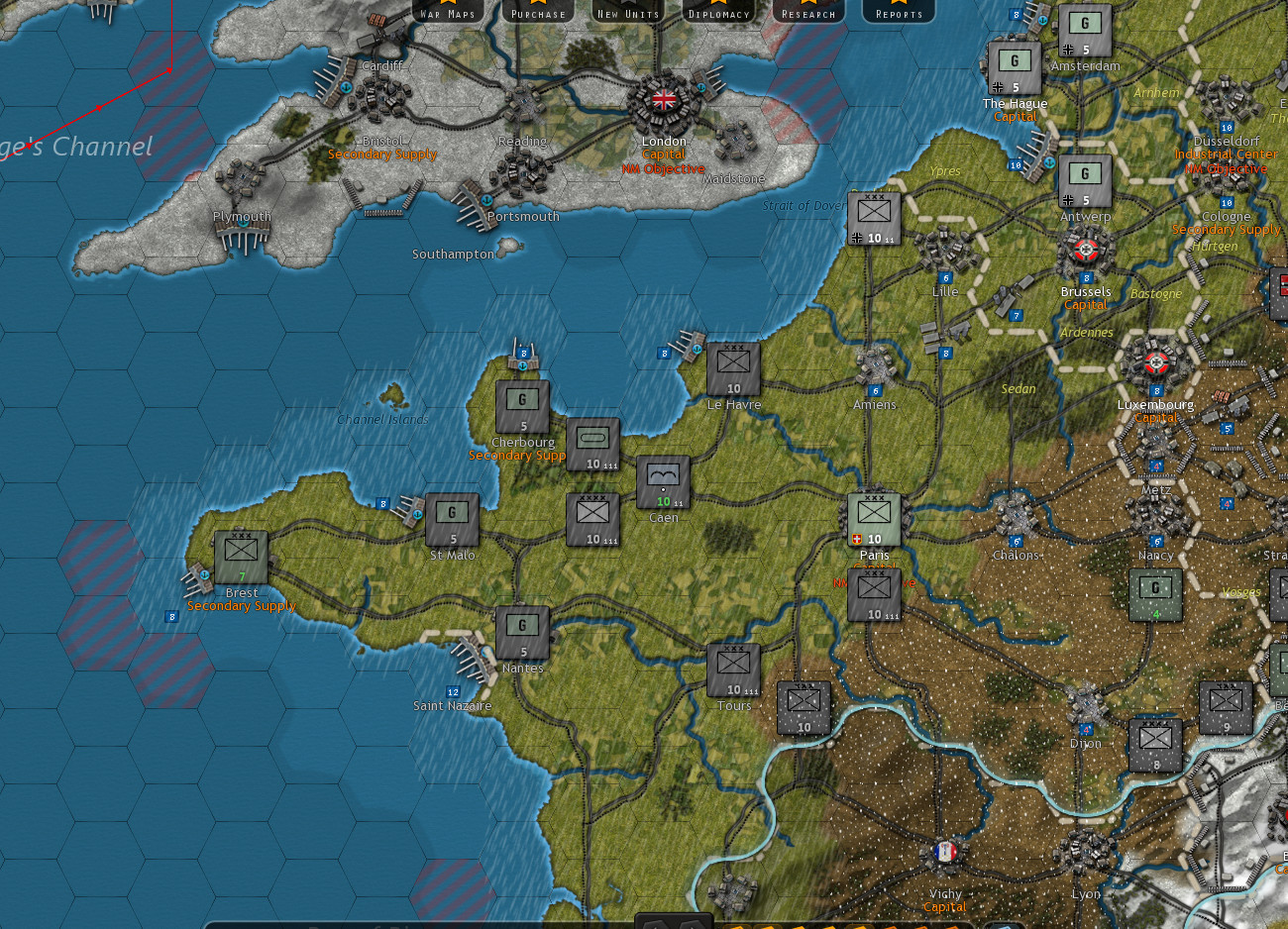This screenshot has width=1288, height=929.
Task: Select the German garrison in Amsterdam
Action: pyautogui.click(x=1084, y=28)
